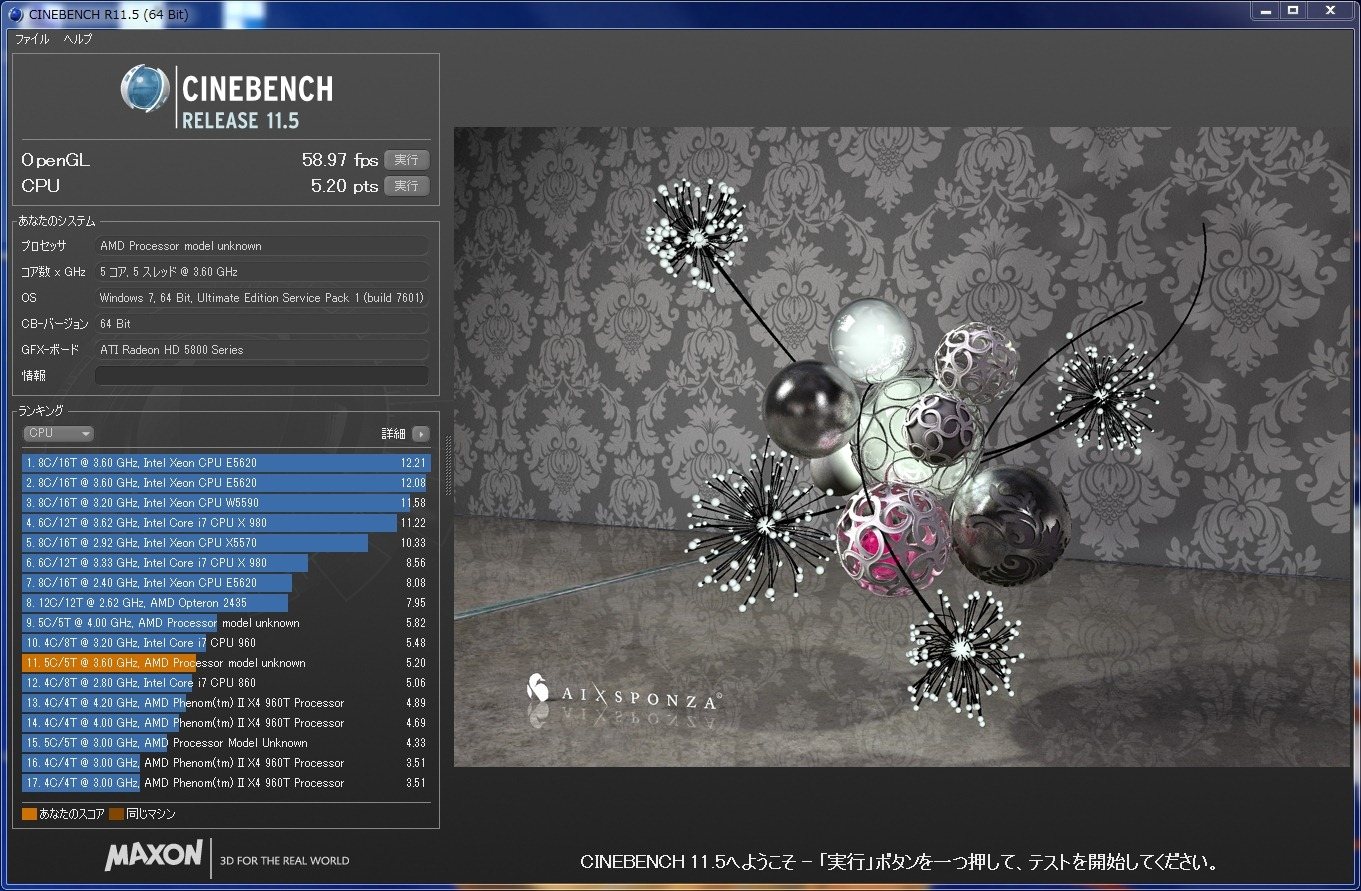Close the CINEBENCH window
This screenshot has height=891, width=1361.
coord(1329,10)
